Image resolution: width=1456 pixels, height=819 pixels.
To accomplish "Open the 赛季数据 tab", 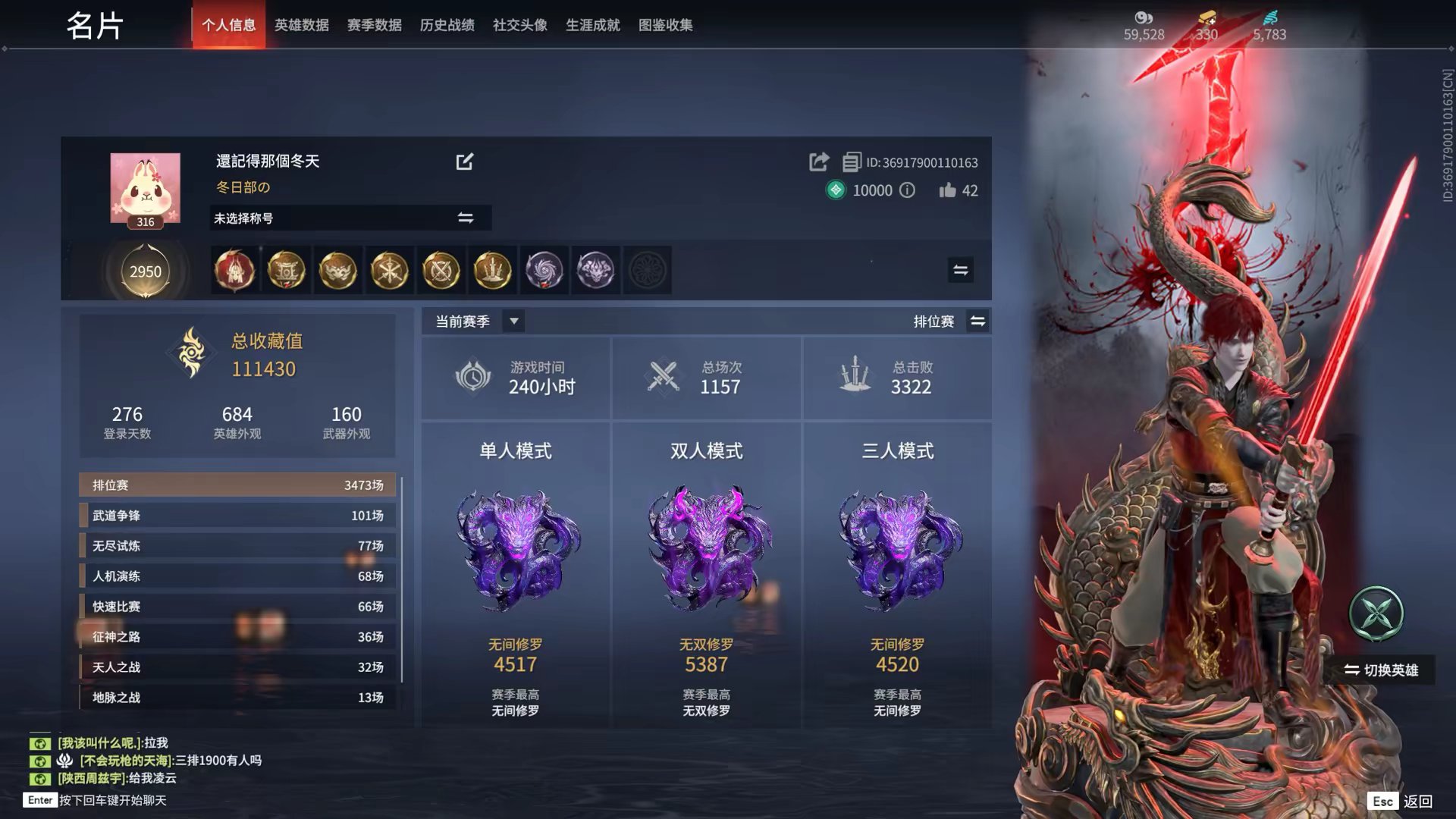I will coord(374,25).
